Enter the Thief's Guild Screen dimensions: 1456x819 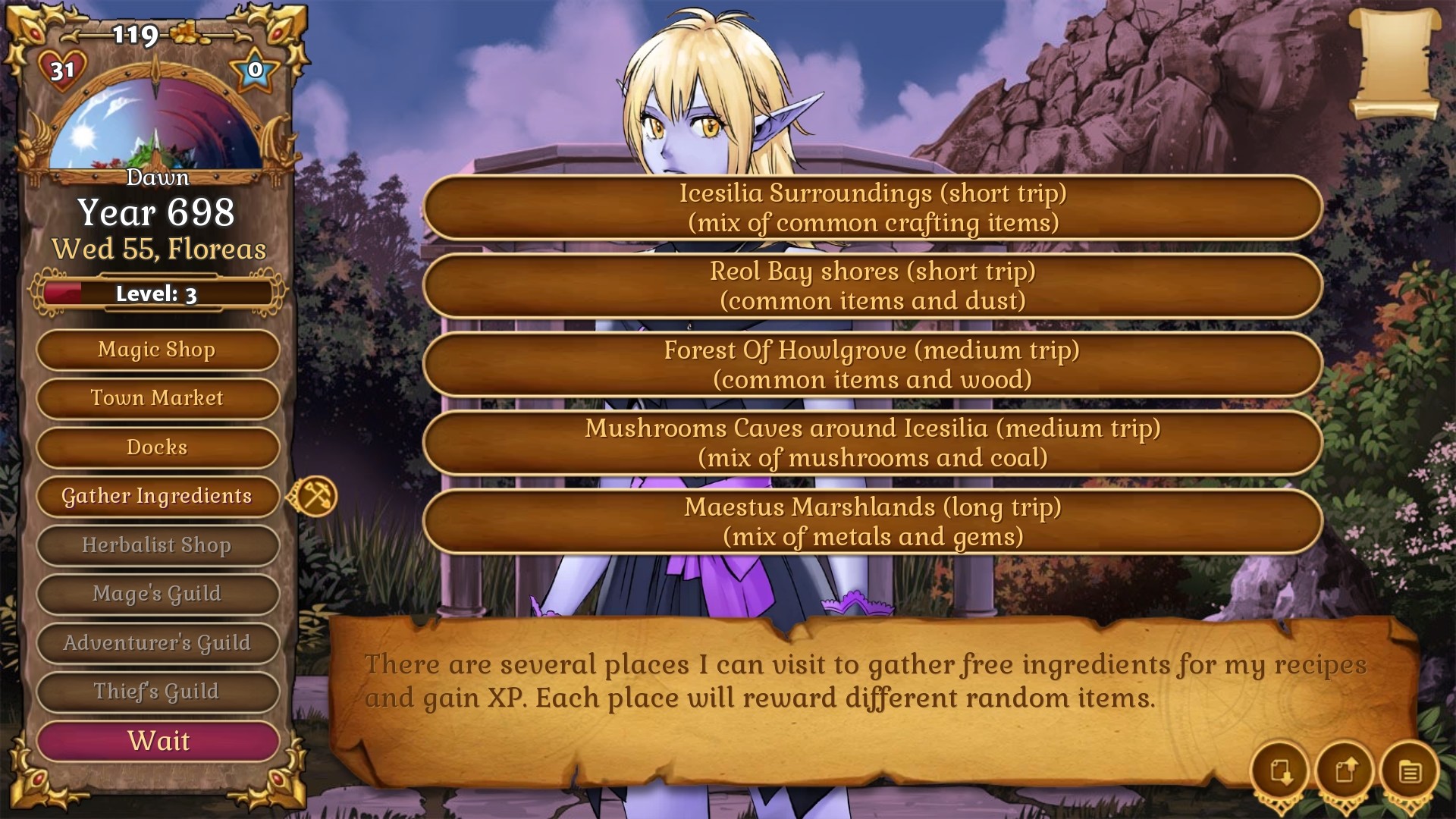[x=157, y=692]
